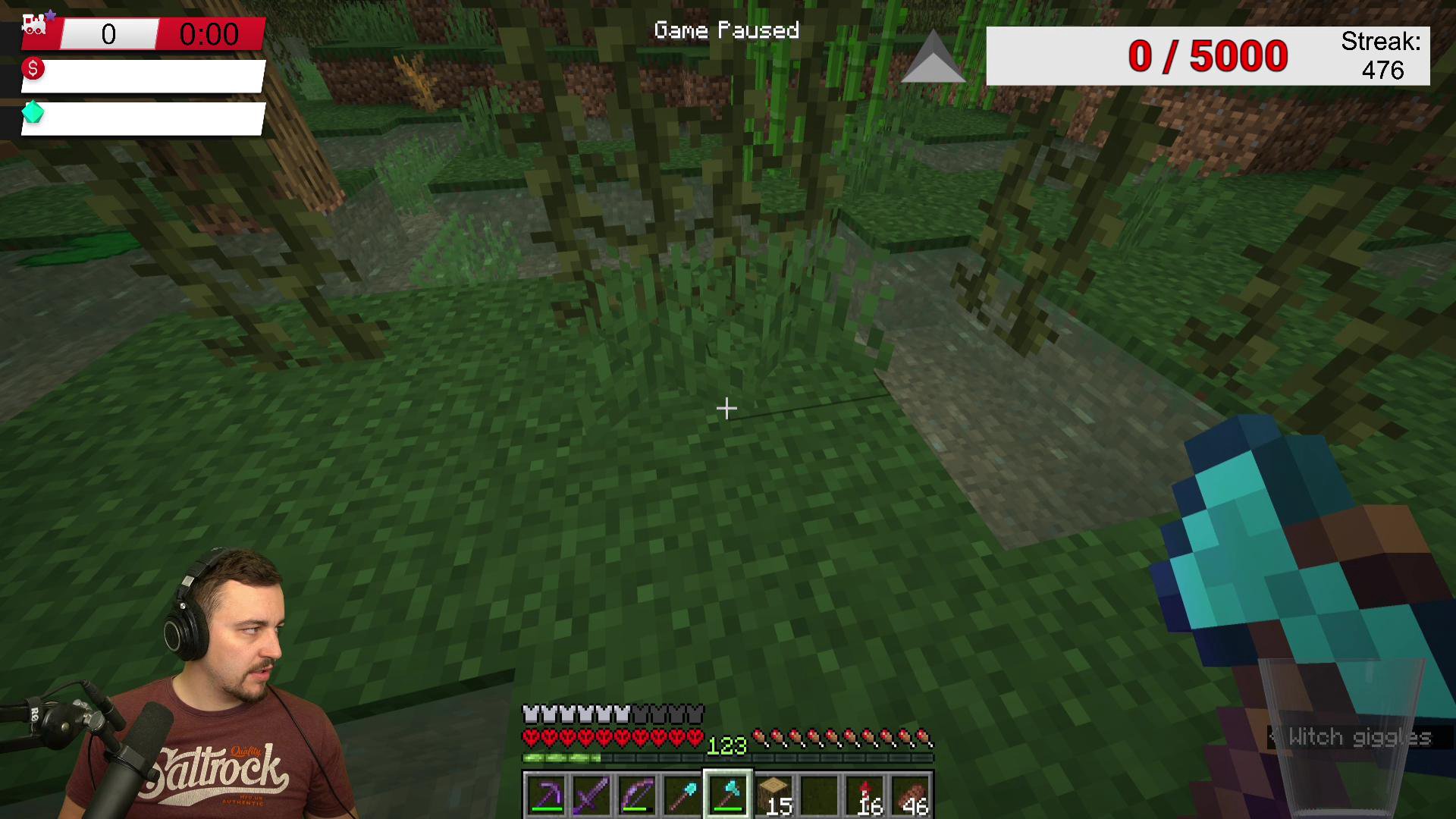Select the enchanted pickaxe hotbar slot
Image resolution: width=1456 pixels, height=819 pixels.
(546, 795)
